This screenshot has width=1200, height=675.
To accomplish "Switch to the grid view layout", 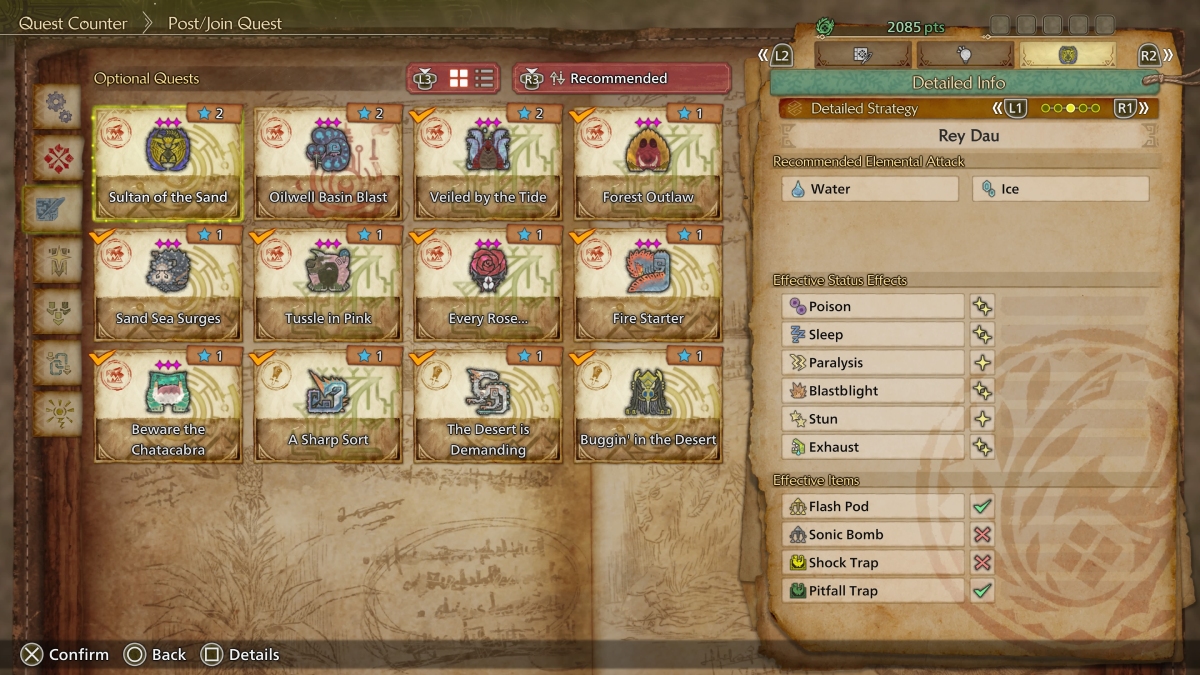I will coord(459,78).
